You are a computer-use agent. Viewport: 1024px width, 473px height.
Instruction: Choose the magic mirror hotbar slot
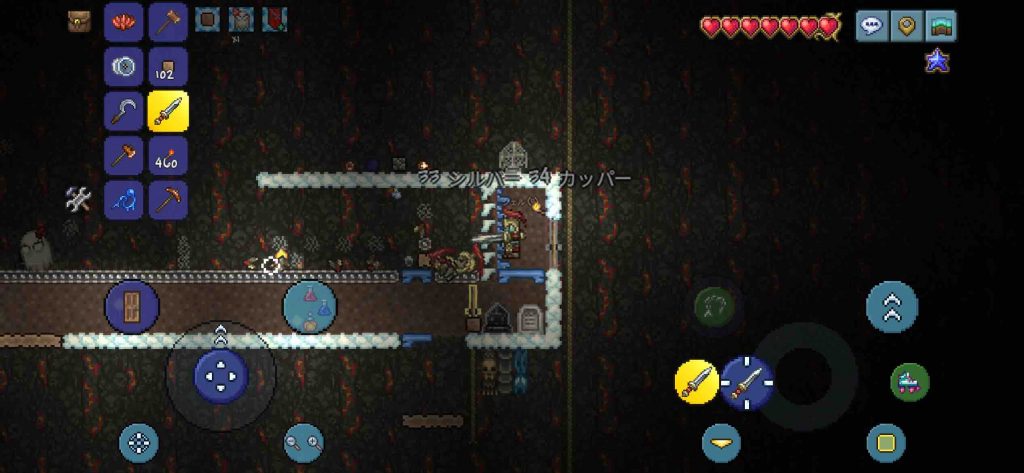point(124,67)
